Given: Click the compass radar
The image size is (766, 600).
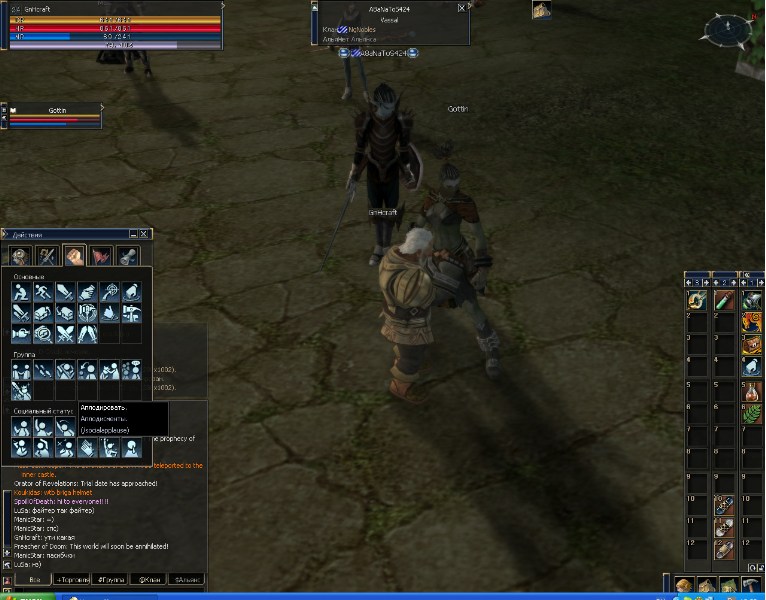Looking at the screenshot, I should (728, 29).
